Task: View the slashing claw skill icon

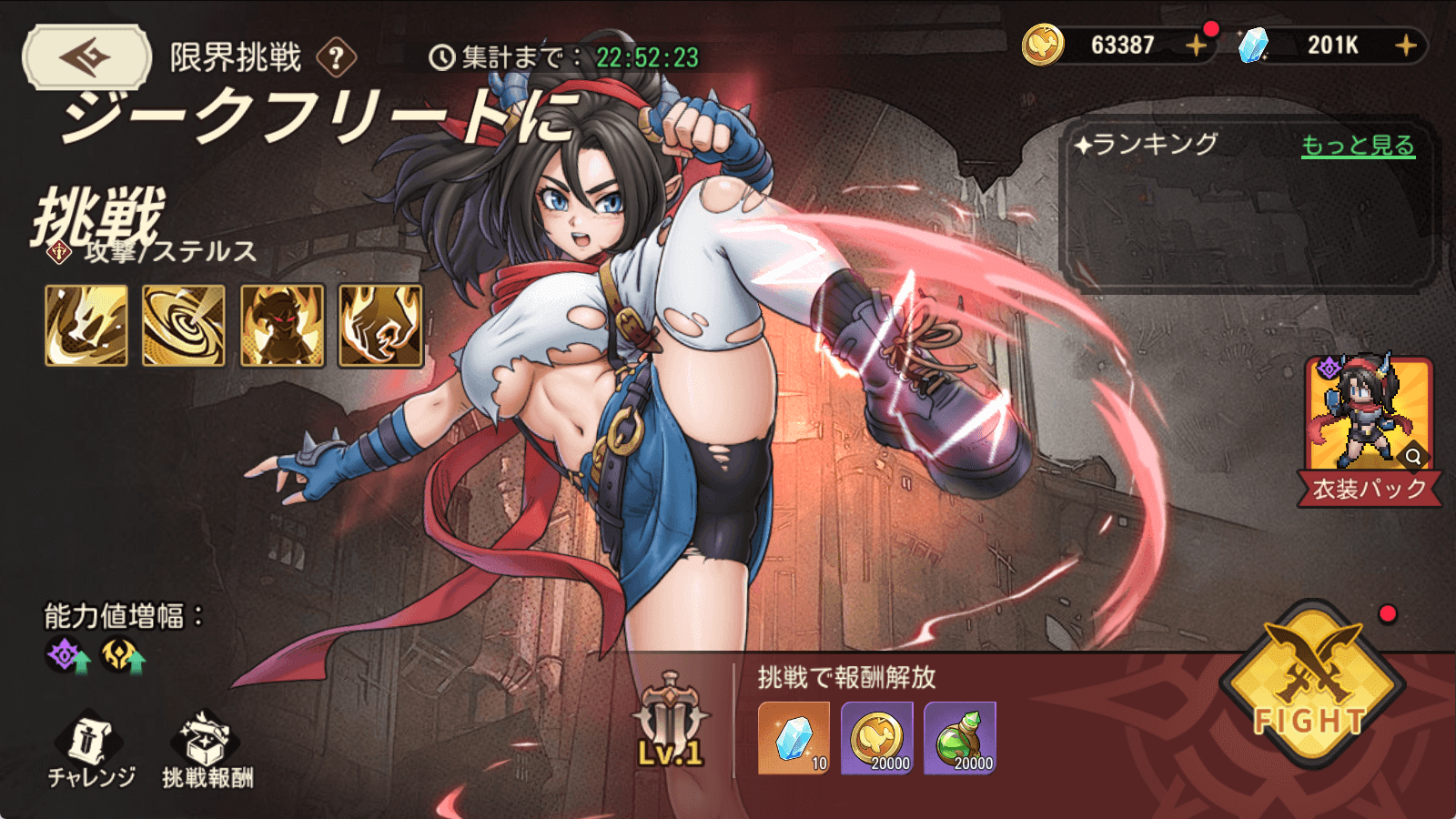Action: [x=86, y=326]
